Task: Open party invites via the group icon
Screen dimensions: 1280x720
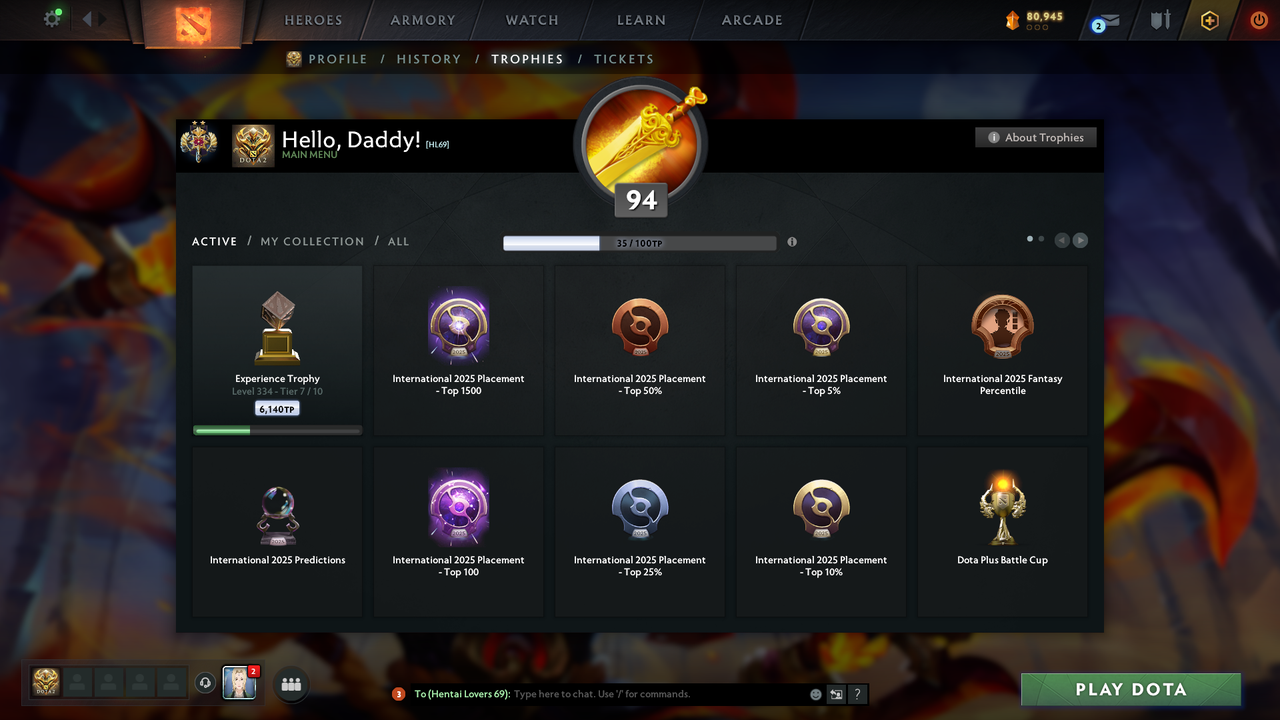Action: [x=290, y=684]
